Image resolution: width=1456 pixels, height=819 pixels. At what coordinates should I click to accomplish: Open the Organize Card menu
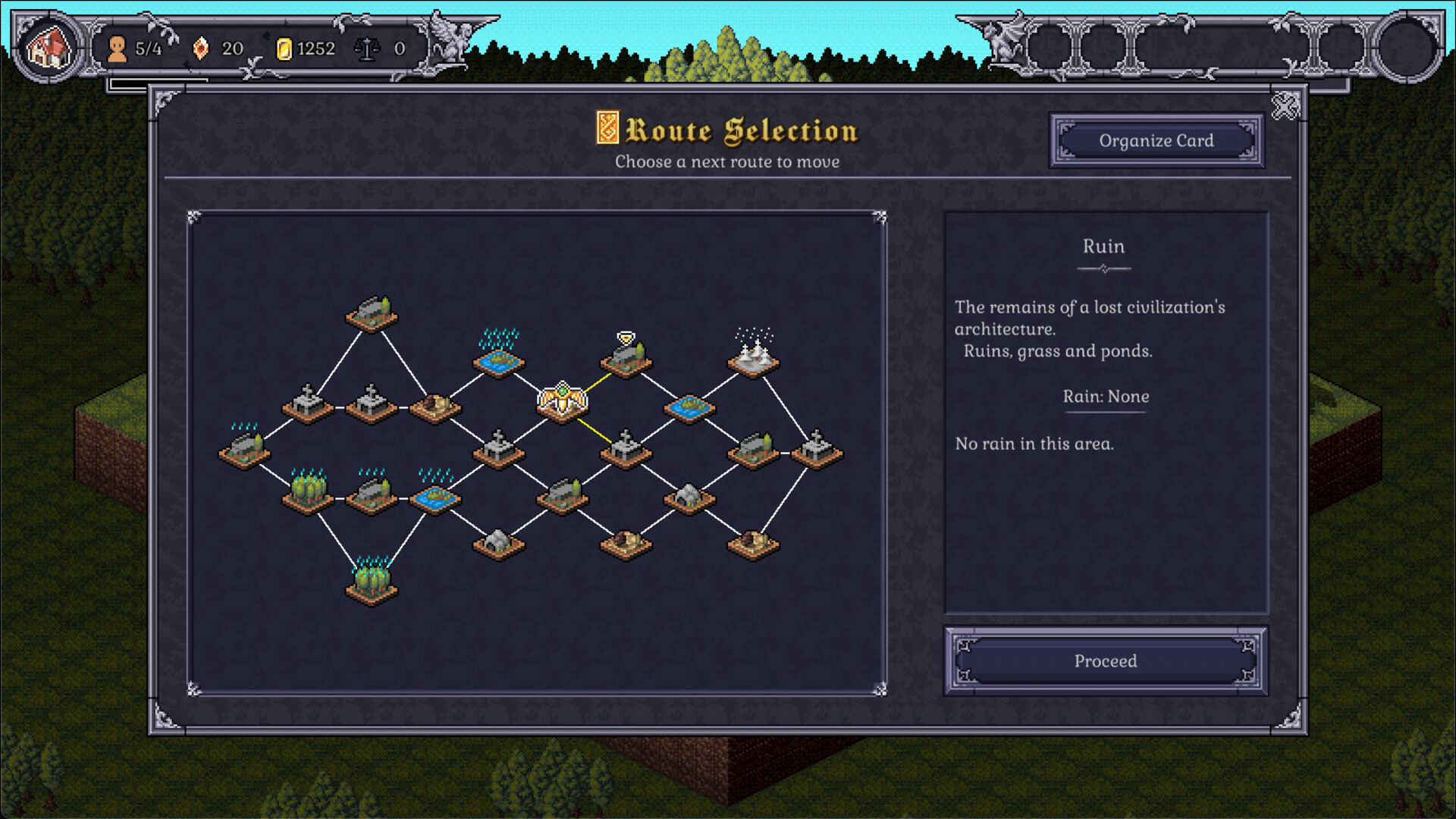[x=1156, y=140]
